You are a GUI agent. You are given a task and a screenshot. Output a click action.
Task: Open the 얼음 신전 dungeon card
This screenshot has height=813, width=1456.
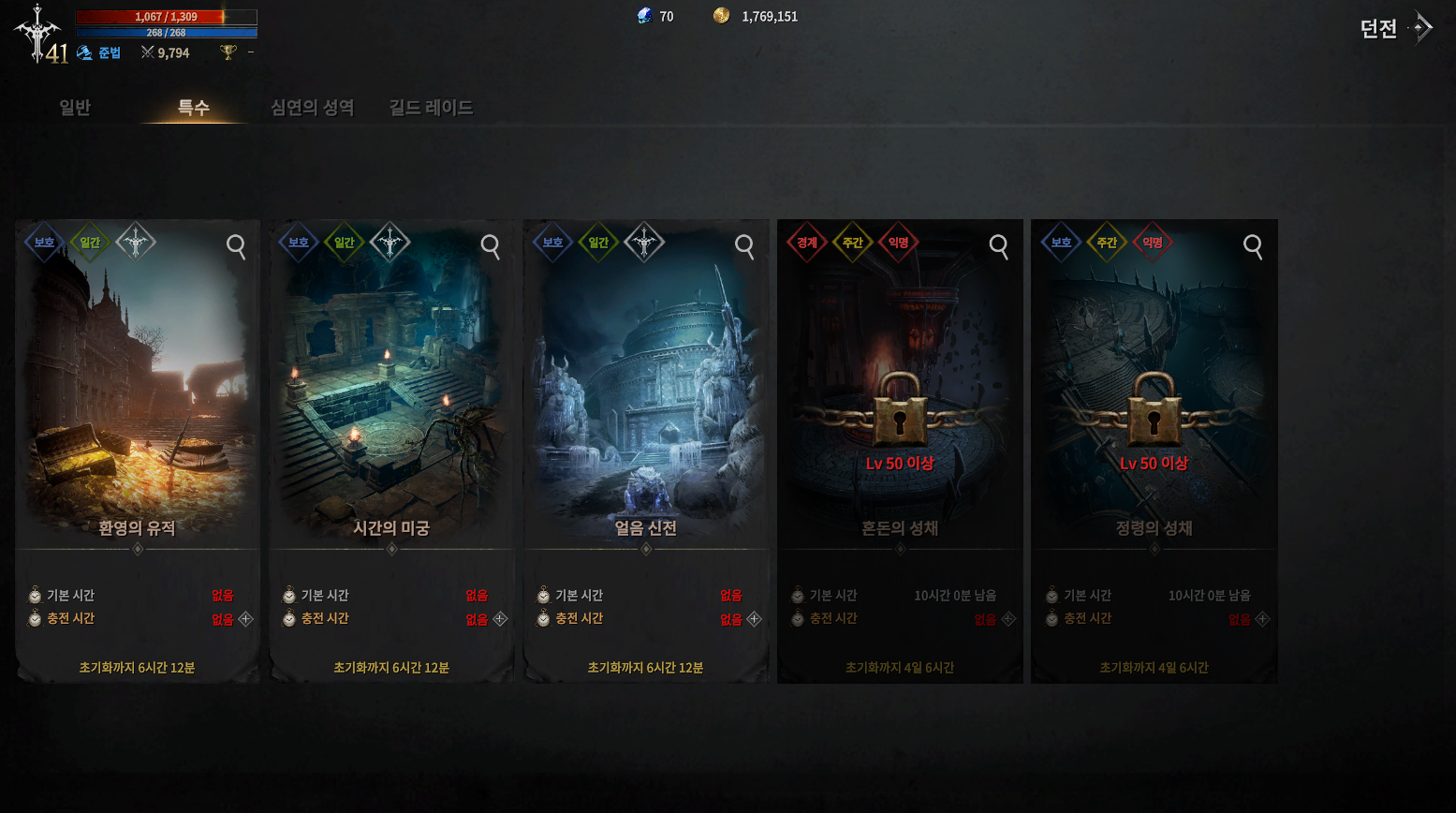point(646,393)
